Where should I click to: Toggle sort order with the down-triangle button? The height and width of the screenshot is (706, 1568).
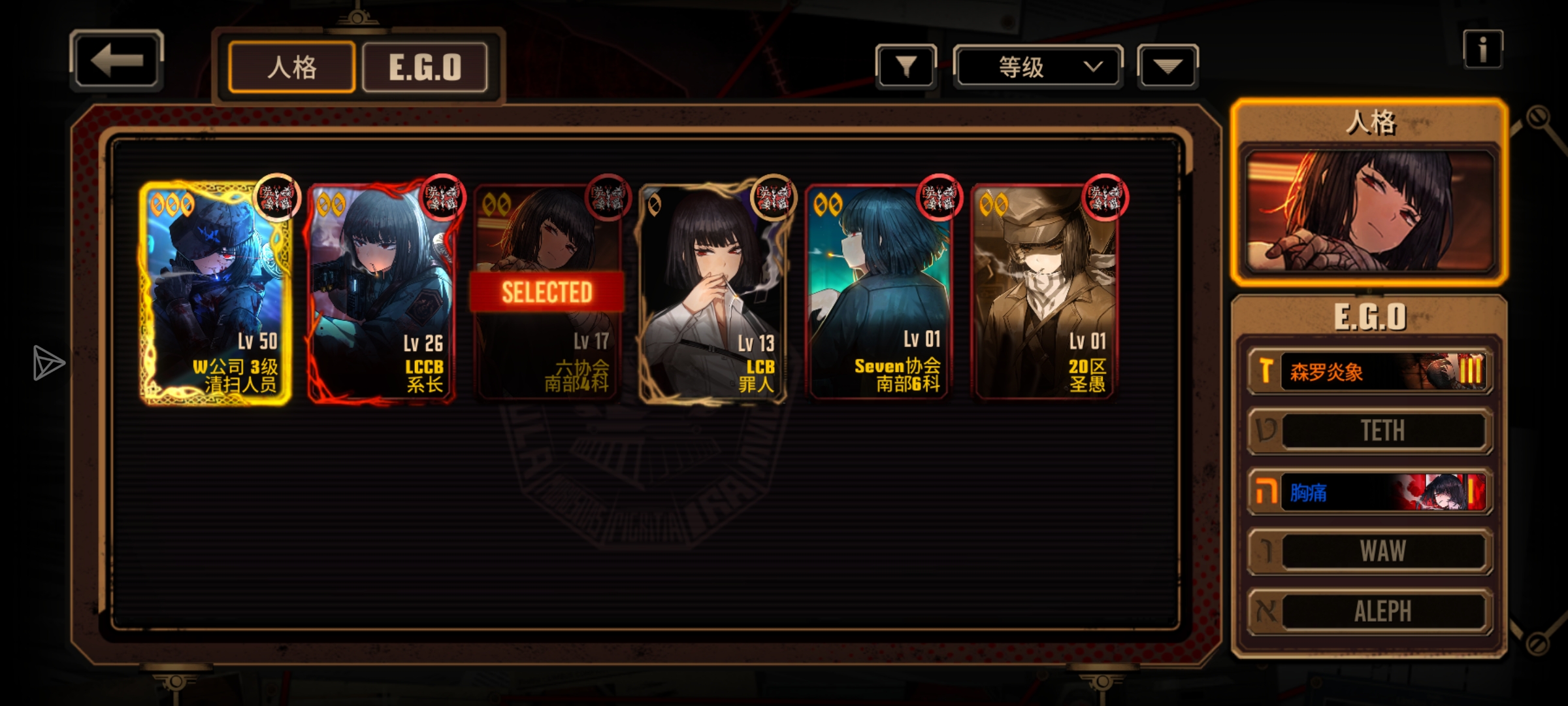[1168, 66]
